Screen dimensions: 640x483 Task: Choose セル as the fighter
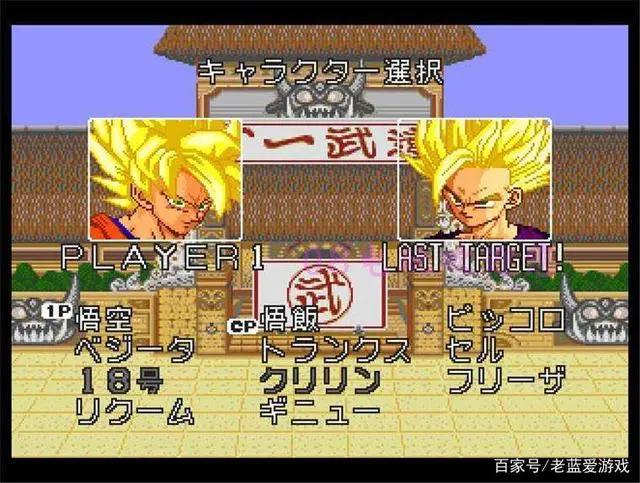476,350
